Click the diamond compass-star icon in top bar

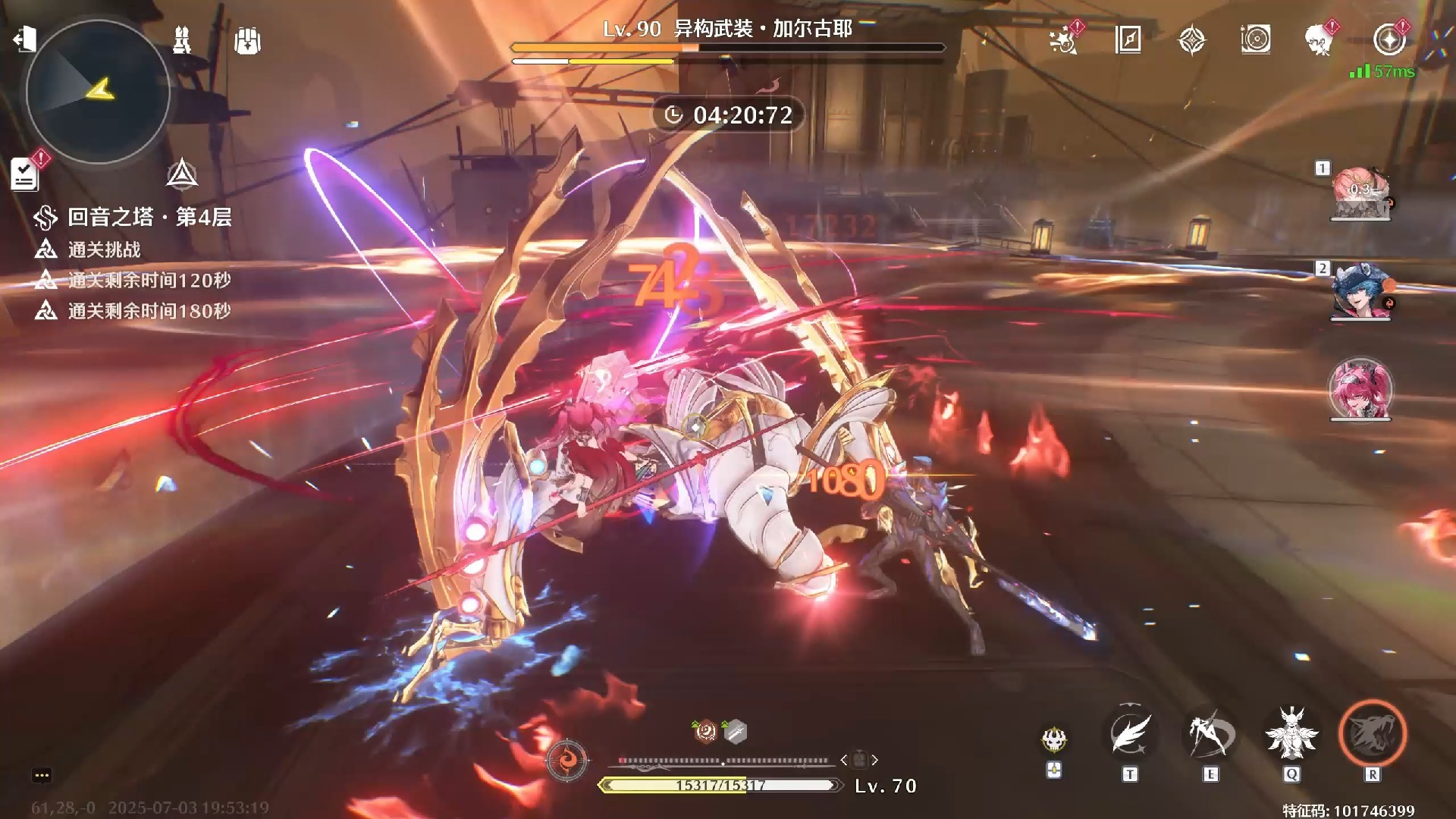(1192, 39)
